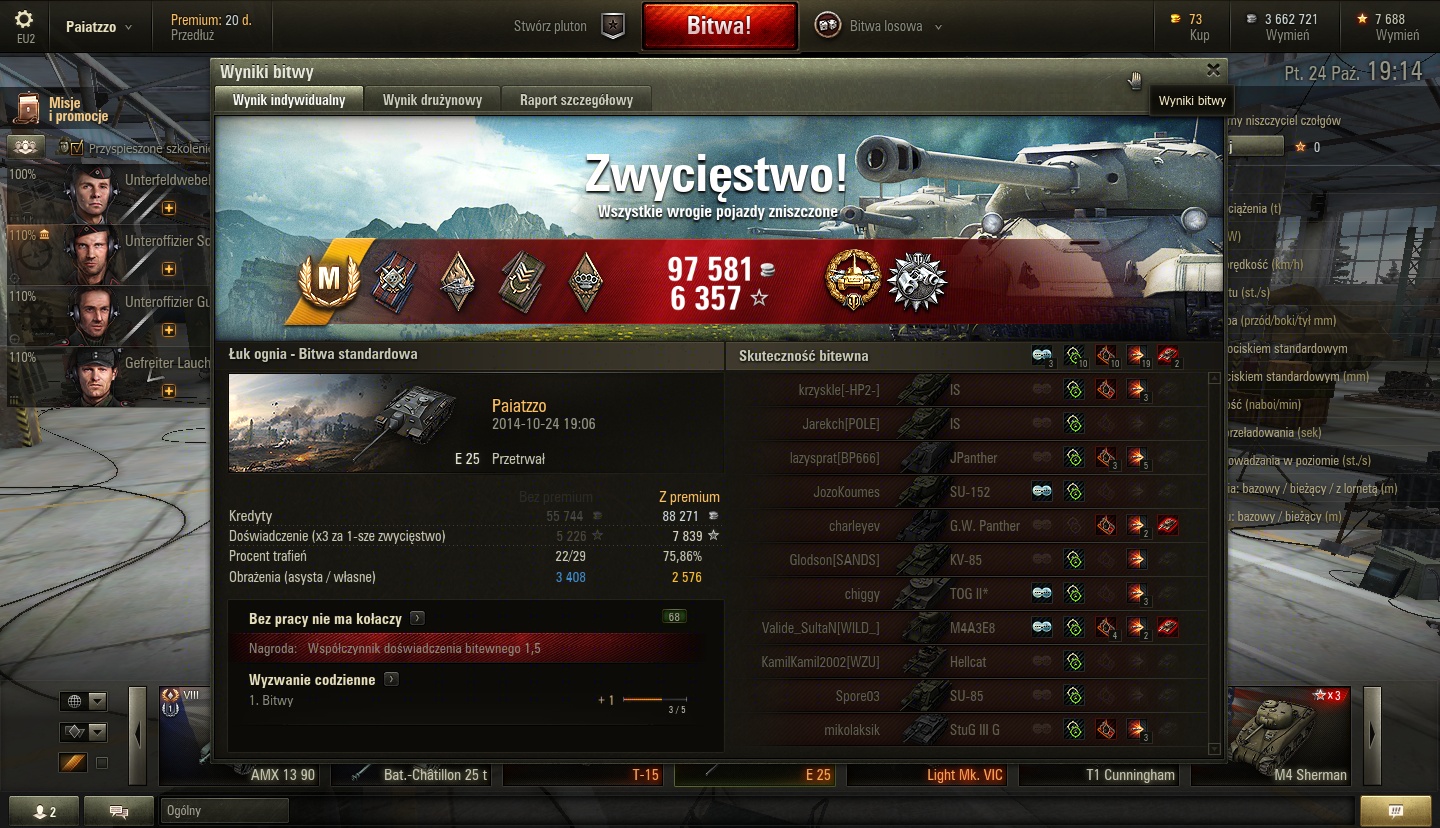The height and width of the screenshot is (828, 1440).
Task: Click the Ogólny chat channel tab
Action: [x=223, y=810]
